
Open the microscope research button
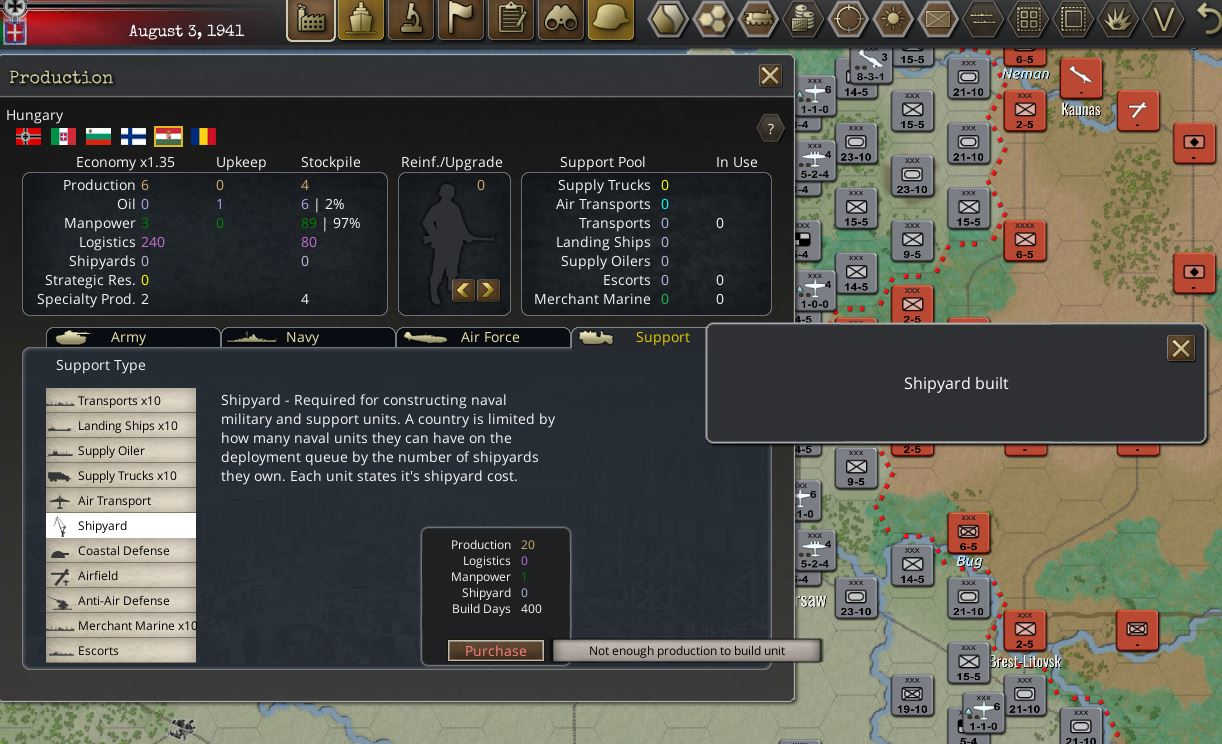coord(410,20)
